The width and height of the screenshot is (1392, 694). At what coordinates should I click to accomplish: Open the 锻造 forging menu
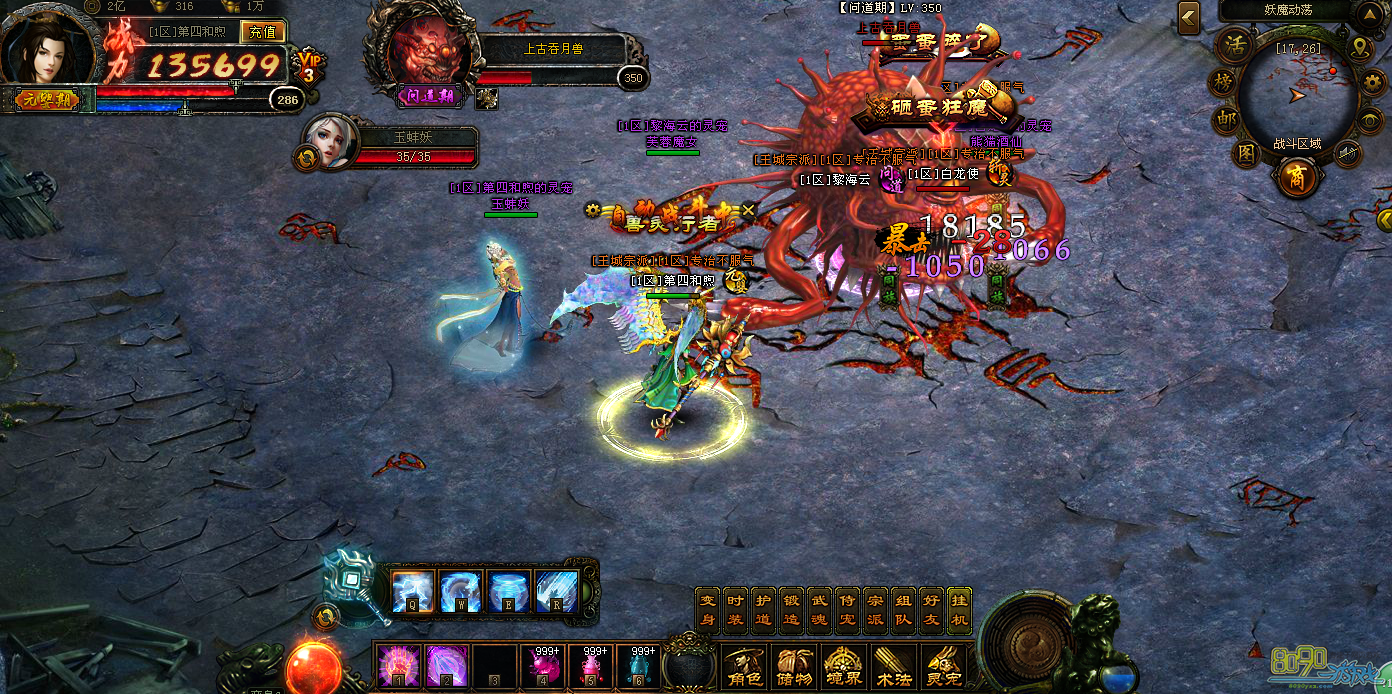(x=791, y=608)
